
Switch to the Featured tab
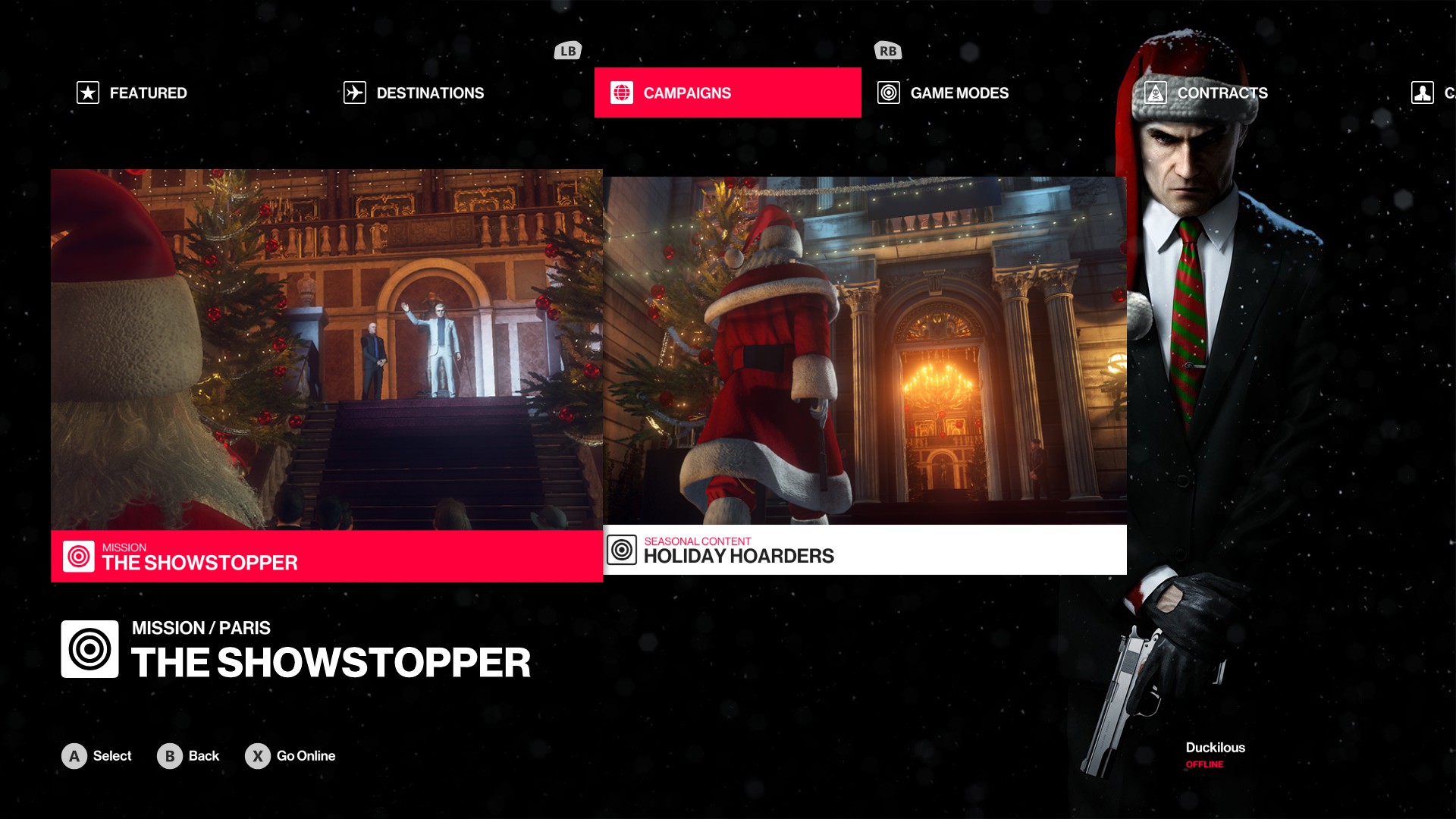tap(133, 93)
